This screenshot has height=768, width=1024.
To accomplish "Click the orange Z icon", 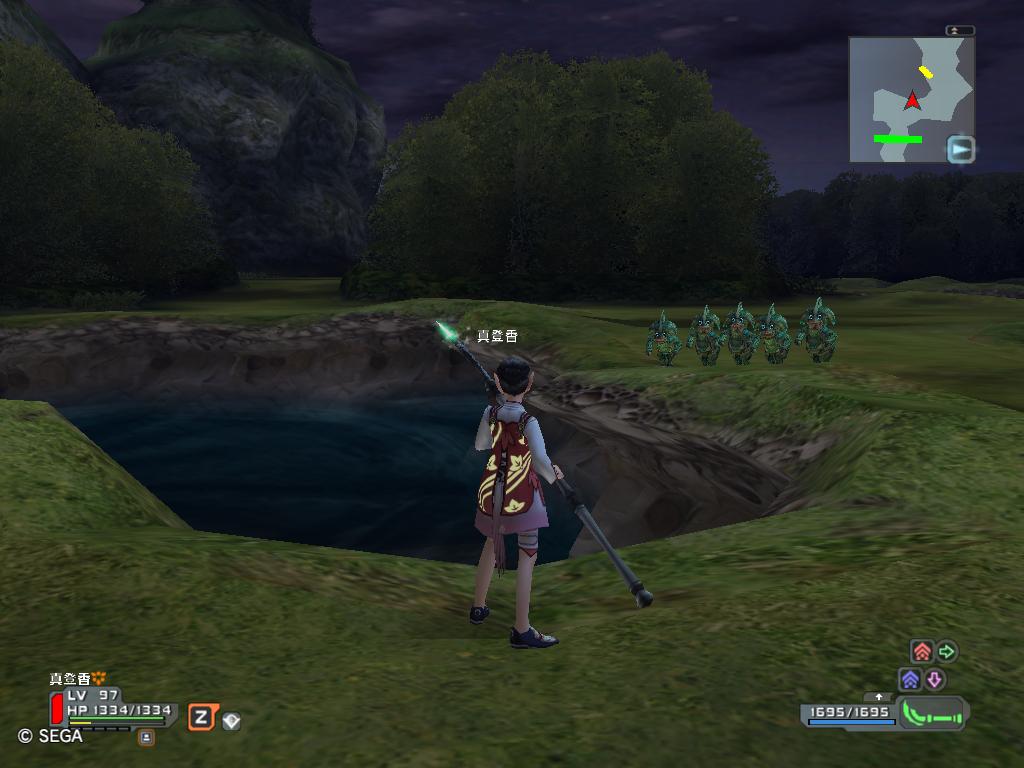I will [201, 717].
